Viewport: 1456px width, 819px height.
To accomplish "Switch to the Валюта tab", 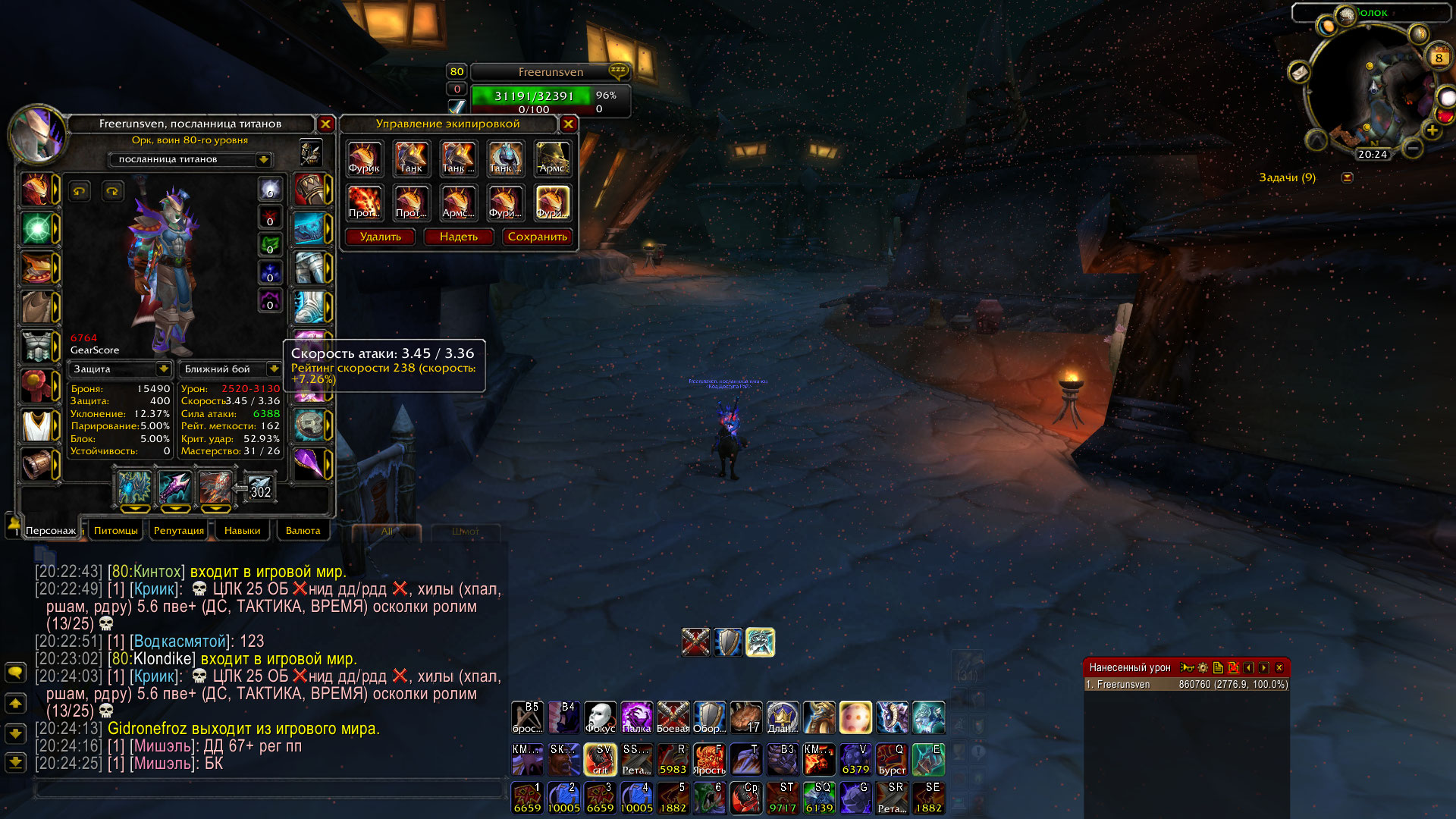I will 303,531.
